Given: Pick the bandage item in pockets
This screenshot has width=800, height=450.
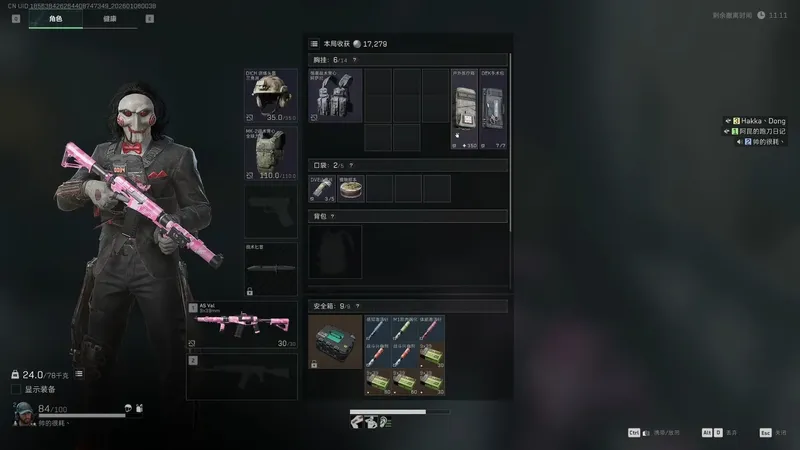Looking at the screenshot, I should (322, 188).
